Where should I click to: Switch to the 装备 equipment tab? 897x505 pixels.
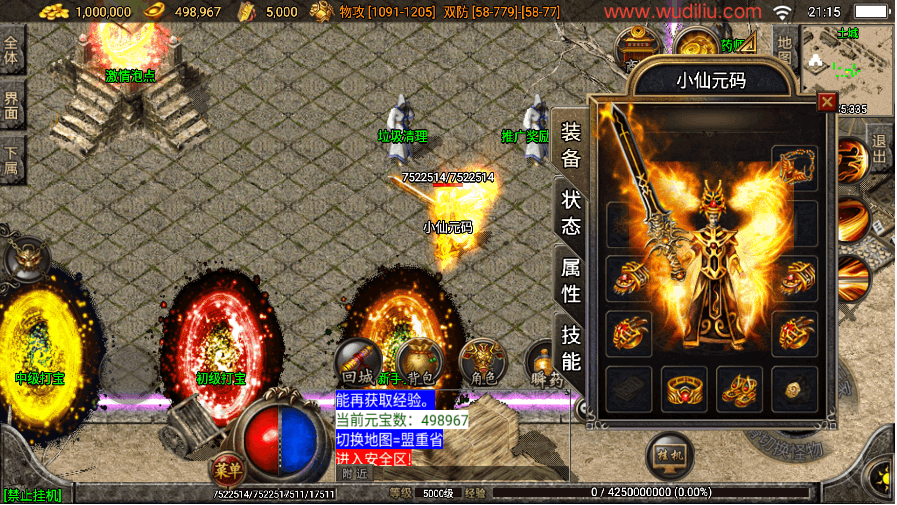pos(571,145)
